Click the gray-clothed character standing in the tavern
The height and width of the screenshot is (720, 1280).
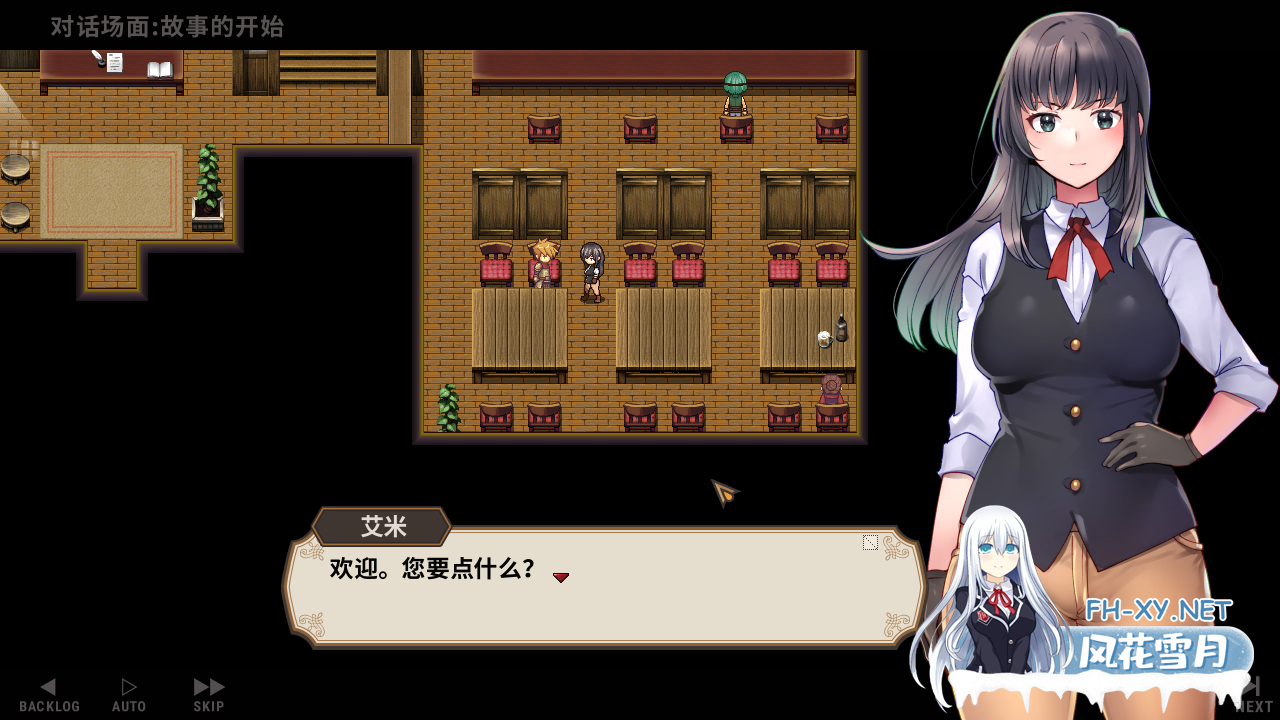pyautogui.click(x=590, y=270)
